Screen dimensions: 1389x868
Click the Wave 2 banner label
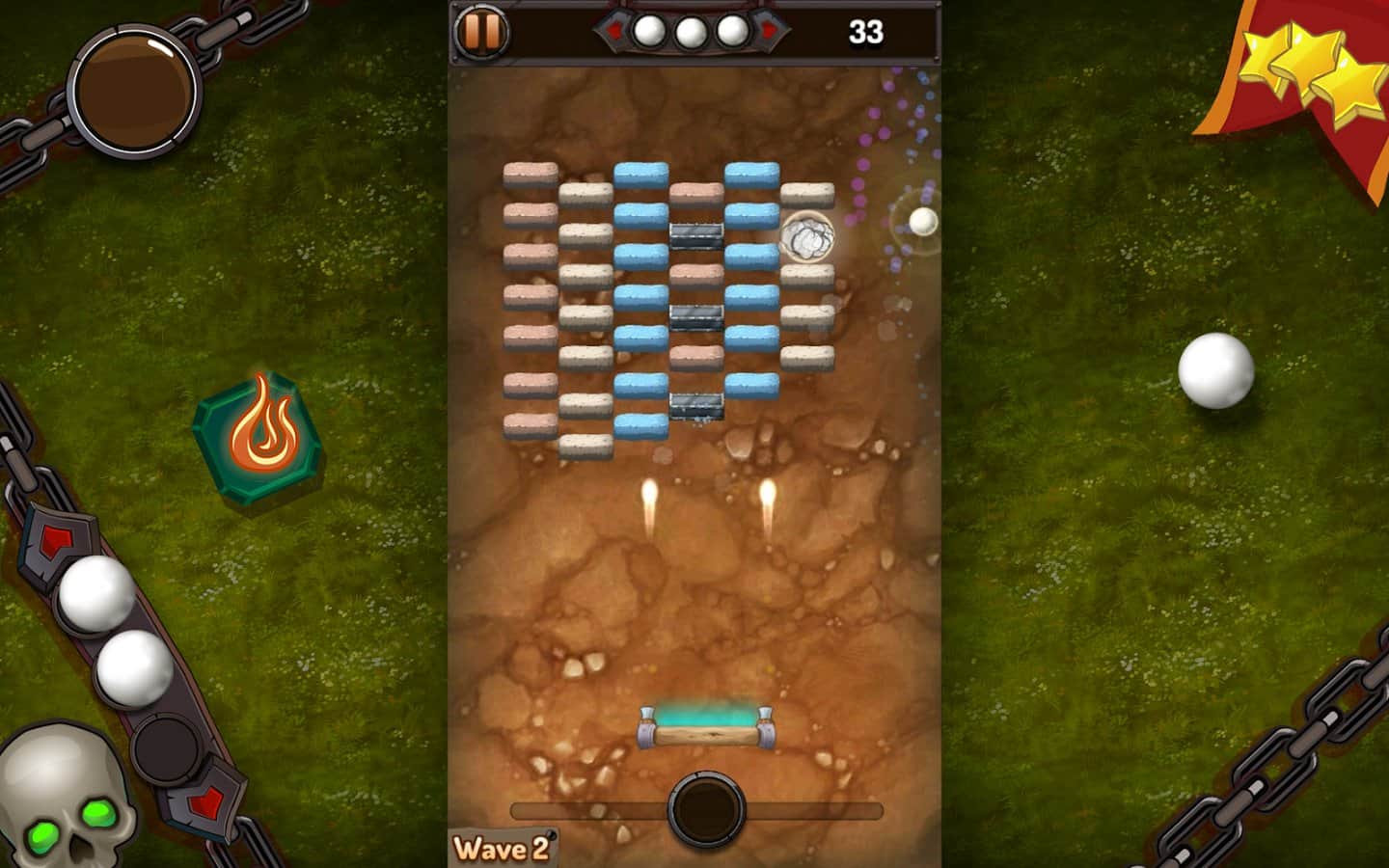pos(502,847)
